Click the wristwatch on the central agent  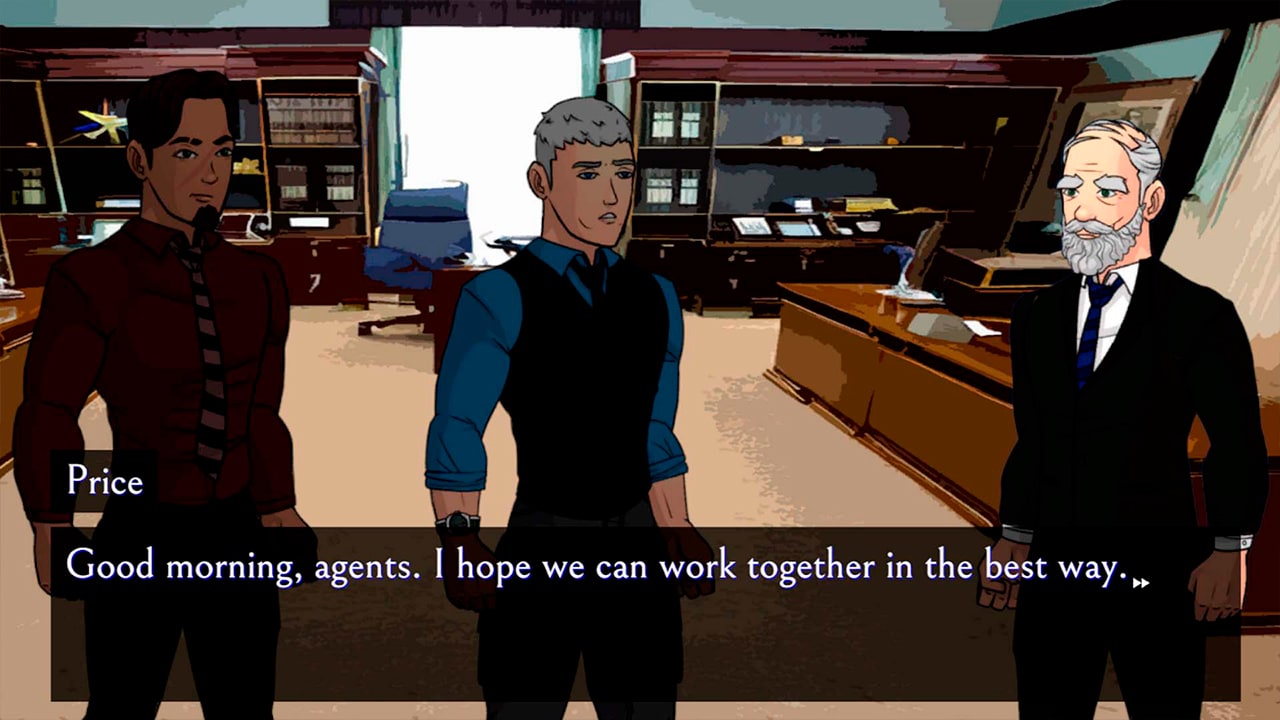(457, 521)
